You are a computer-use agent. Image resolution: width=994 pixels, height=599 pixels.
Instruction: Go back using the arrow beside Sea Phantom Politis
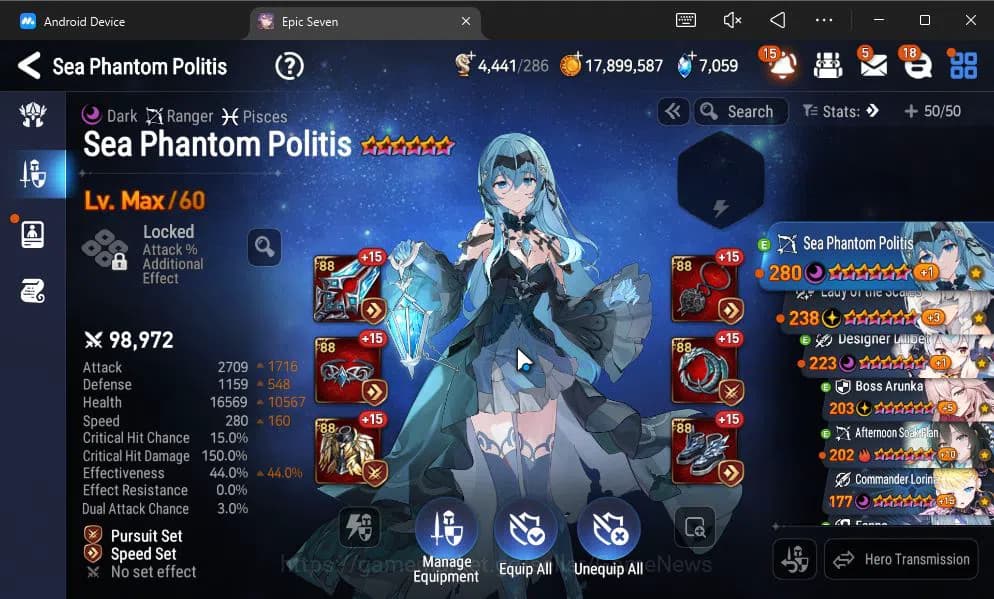28,67
